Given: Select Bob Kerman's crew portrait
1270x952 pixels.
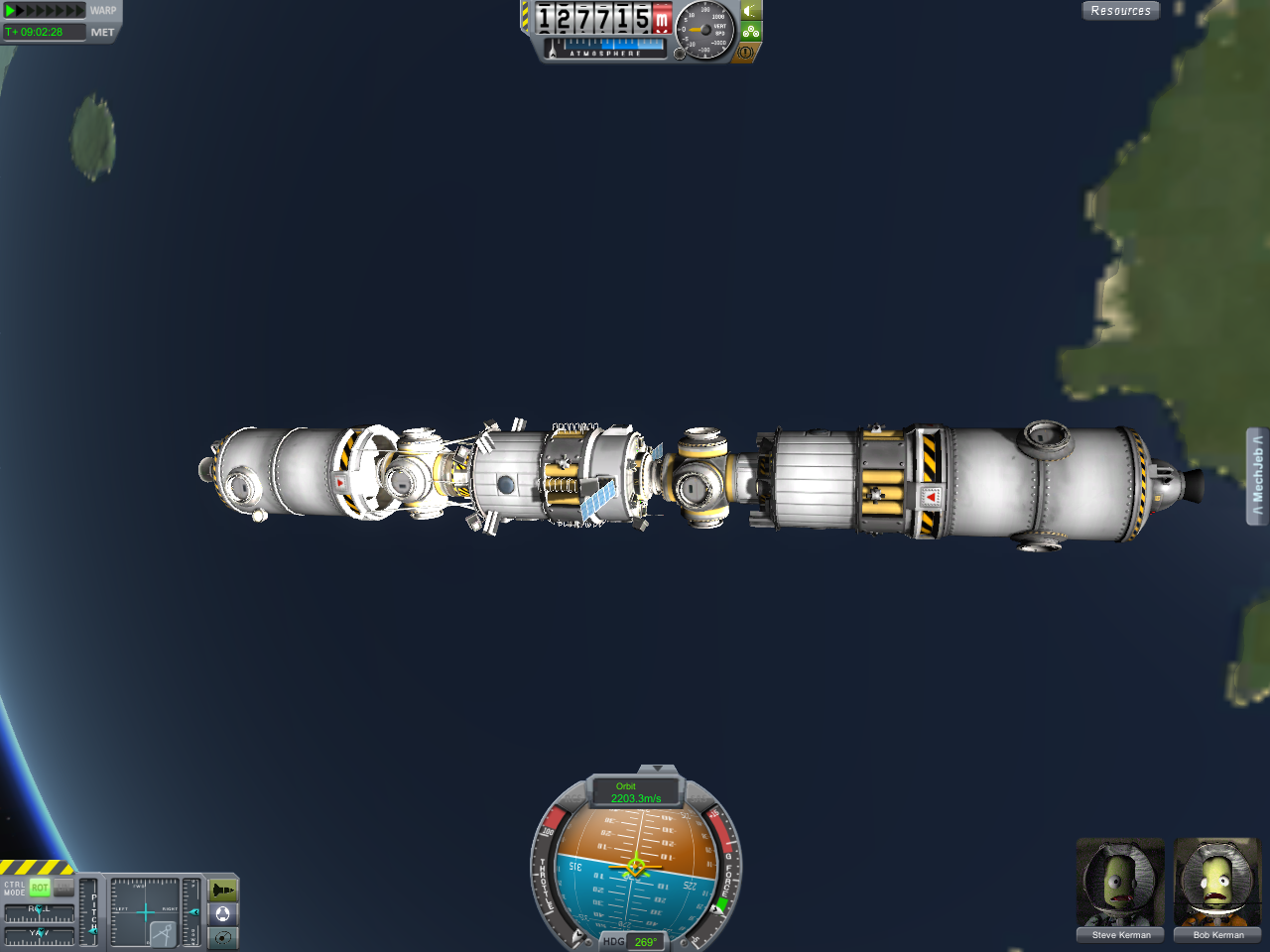Looking at the screenshot, I should tap(1217, 886).
